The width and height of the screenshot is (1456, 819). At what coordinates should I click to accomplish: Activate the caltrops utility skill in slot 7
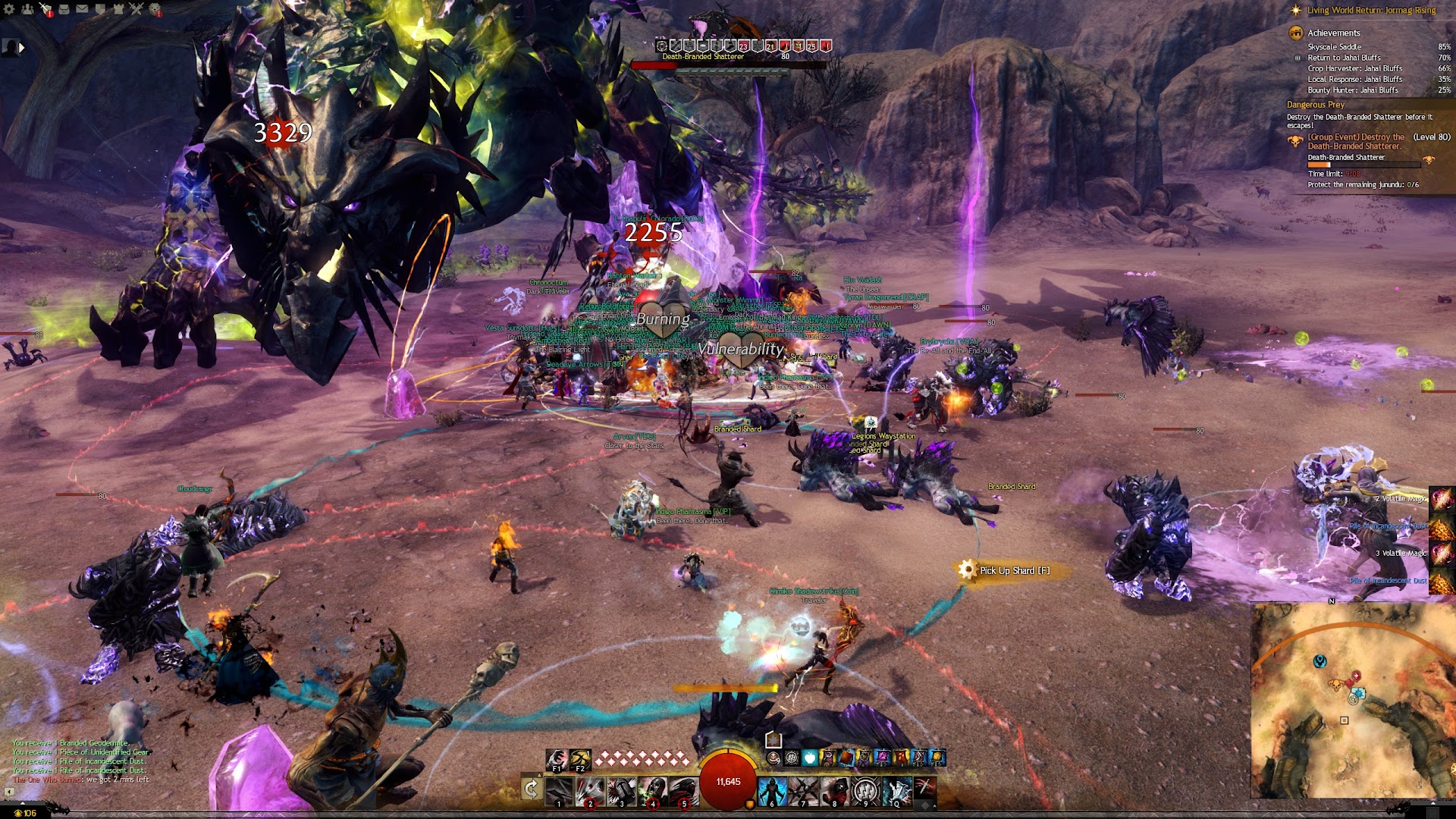point(803,791)
